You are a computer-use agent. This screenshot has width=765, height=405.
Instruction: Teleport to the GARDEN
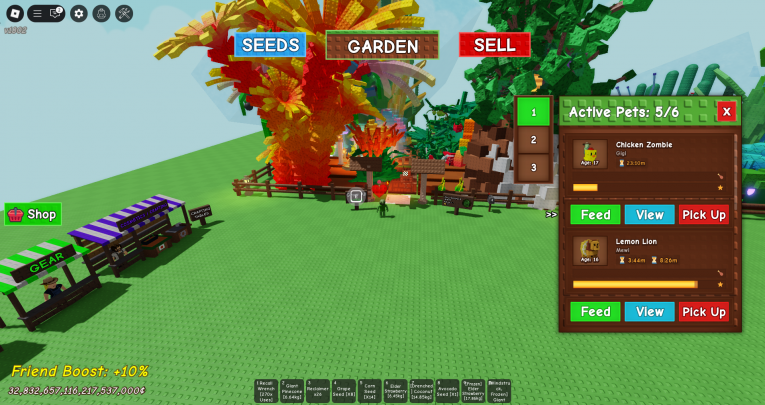coord(382,46)
